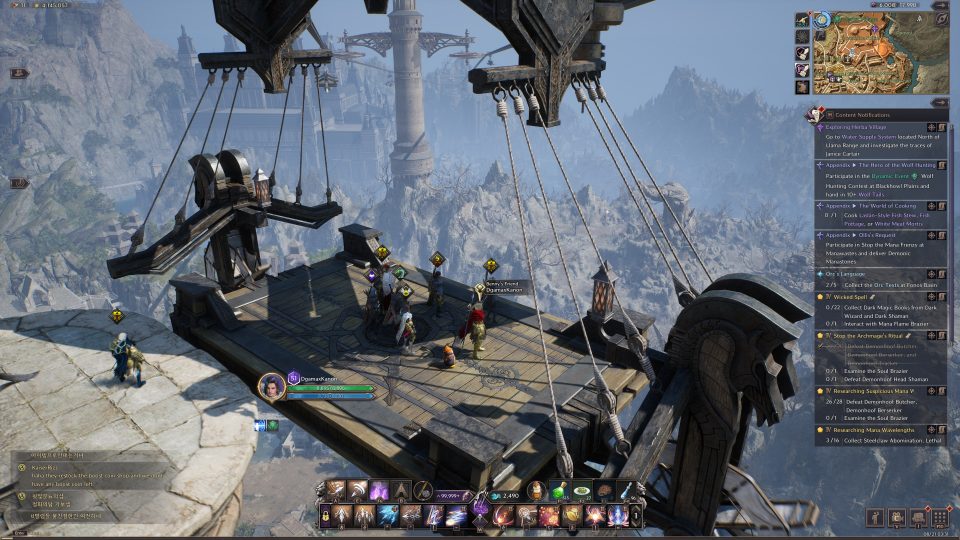Screen dimensions: 960x540
Task: Select the Wicked Spell quest
Action: click(x=850, y=297)
